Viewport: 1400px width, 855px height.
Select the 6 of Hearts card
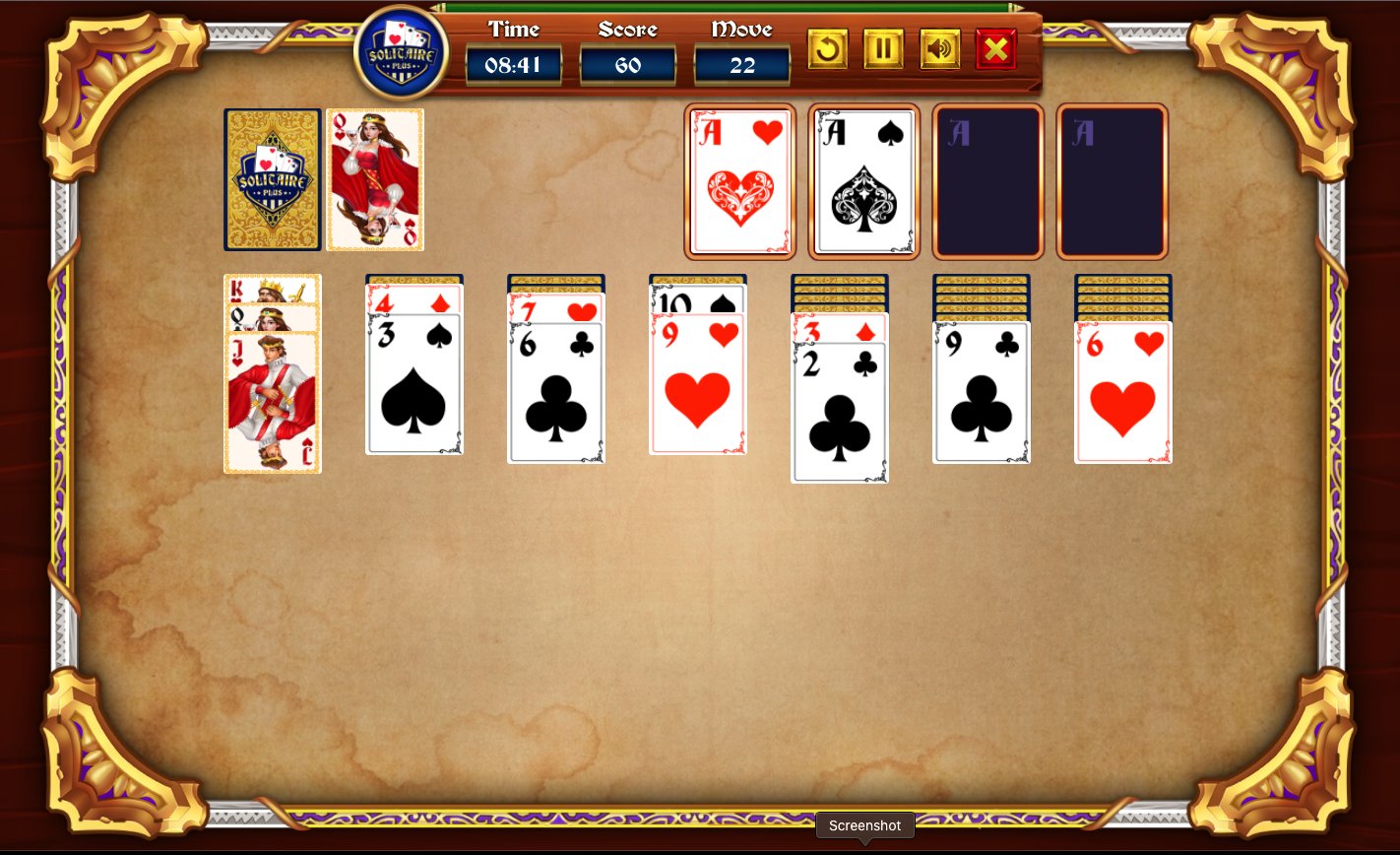[x=1123, y=394]
